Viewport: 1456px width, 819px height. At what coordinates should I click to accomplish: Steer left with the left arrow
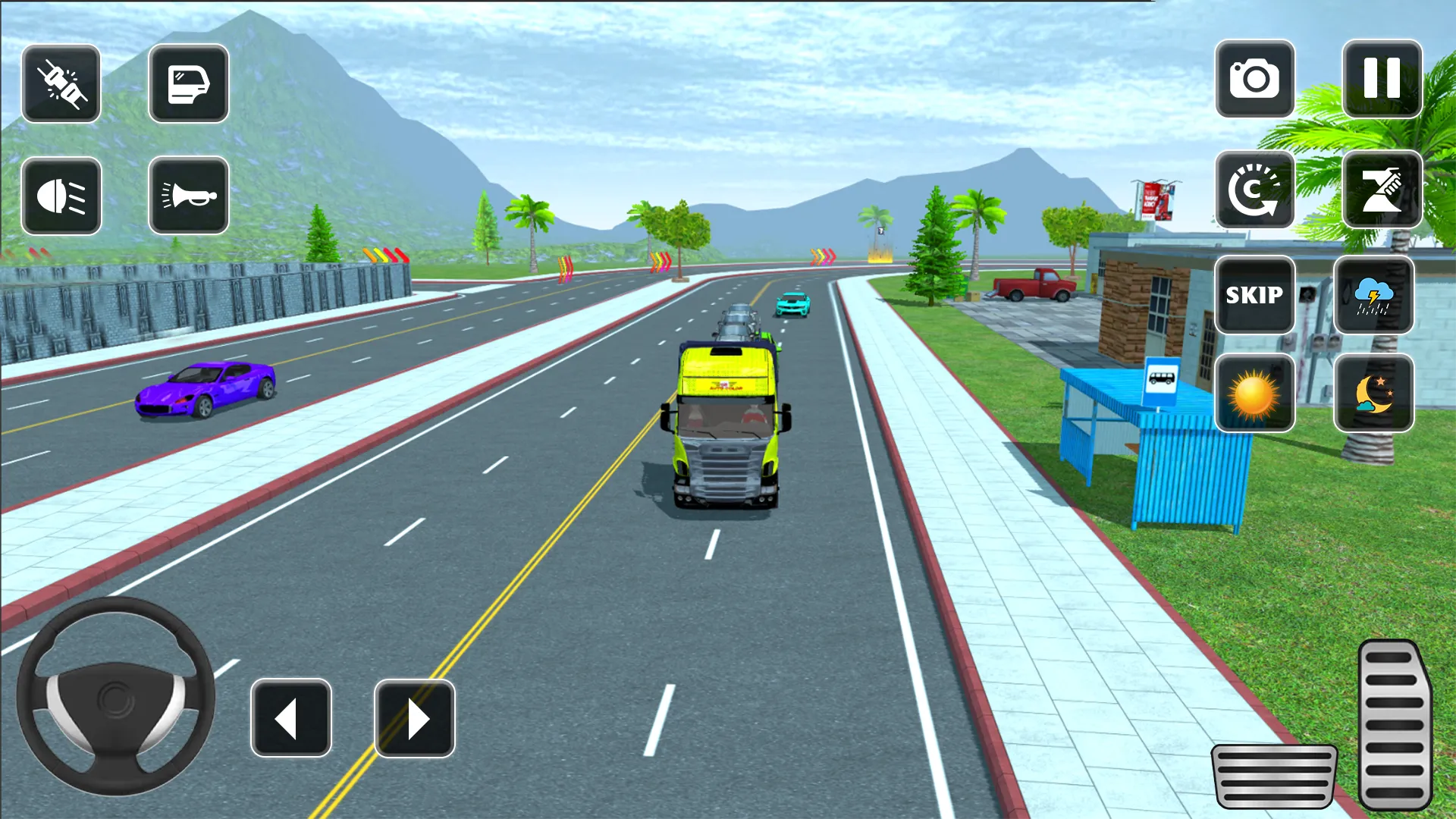click(291, 716)
